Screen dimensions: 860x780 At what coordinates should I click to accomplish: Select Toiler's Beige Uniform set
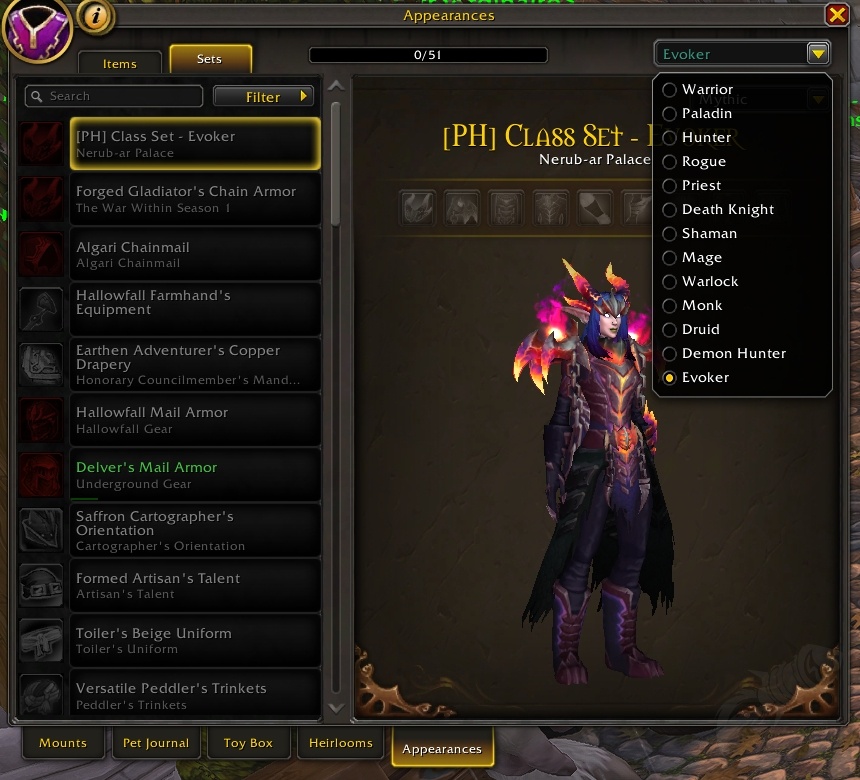195,640
